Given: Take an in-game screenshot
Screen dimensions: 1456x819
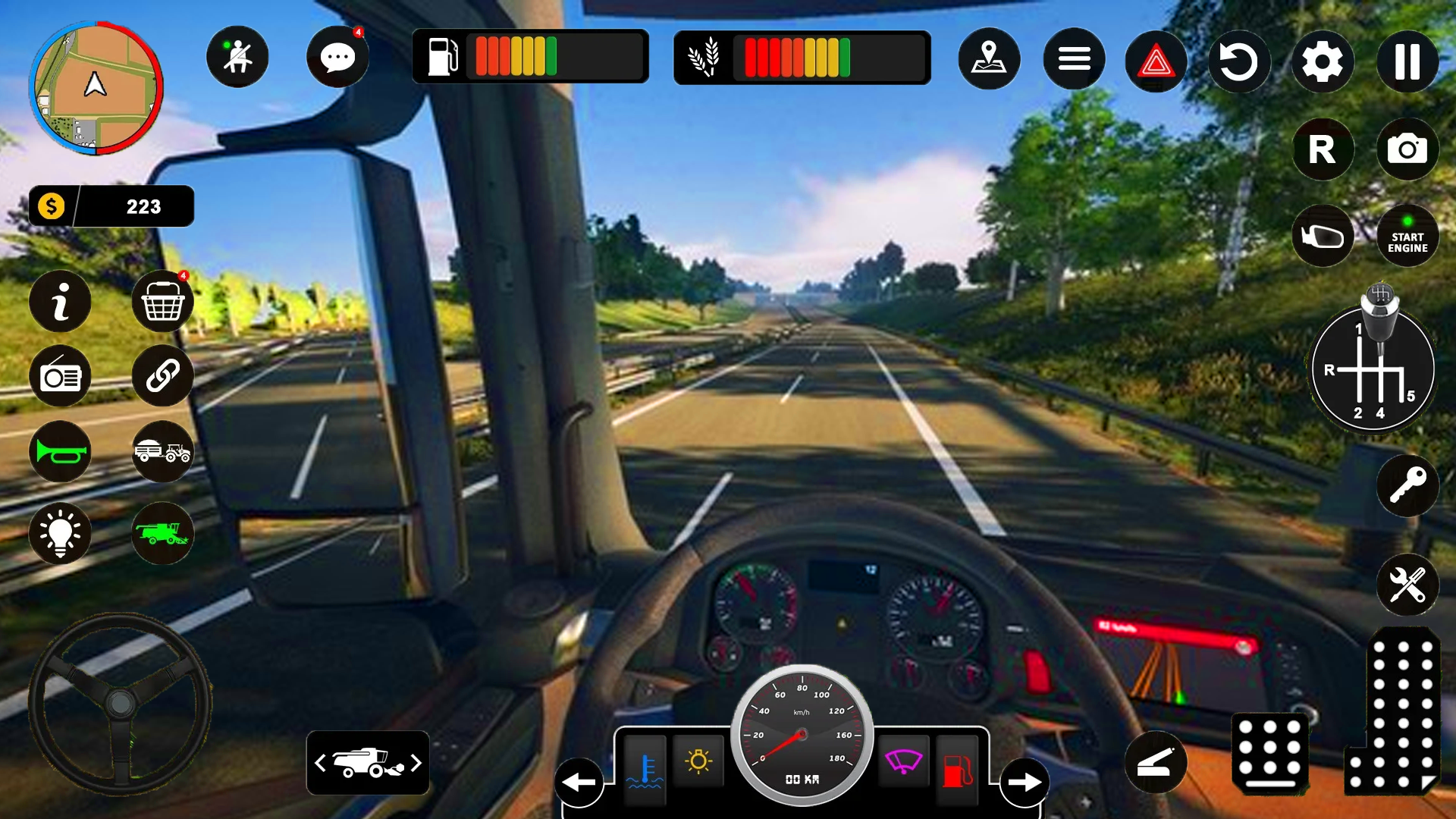Looking at the screenshot, I should 1407,150.
